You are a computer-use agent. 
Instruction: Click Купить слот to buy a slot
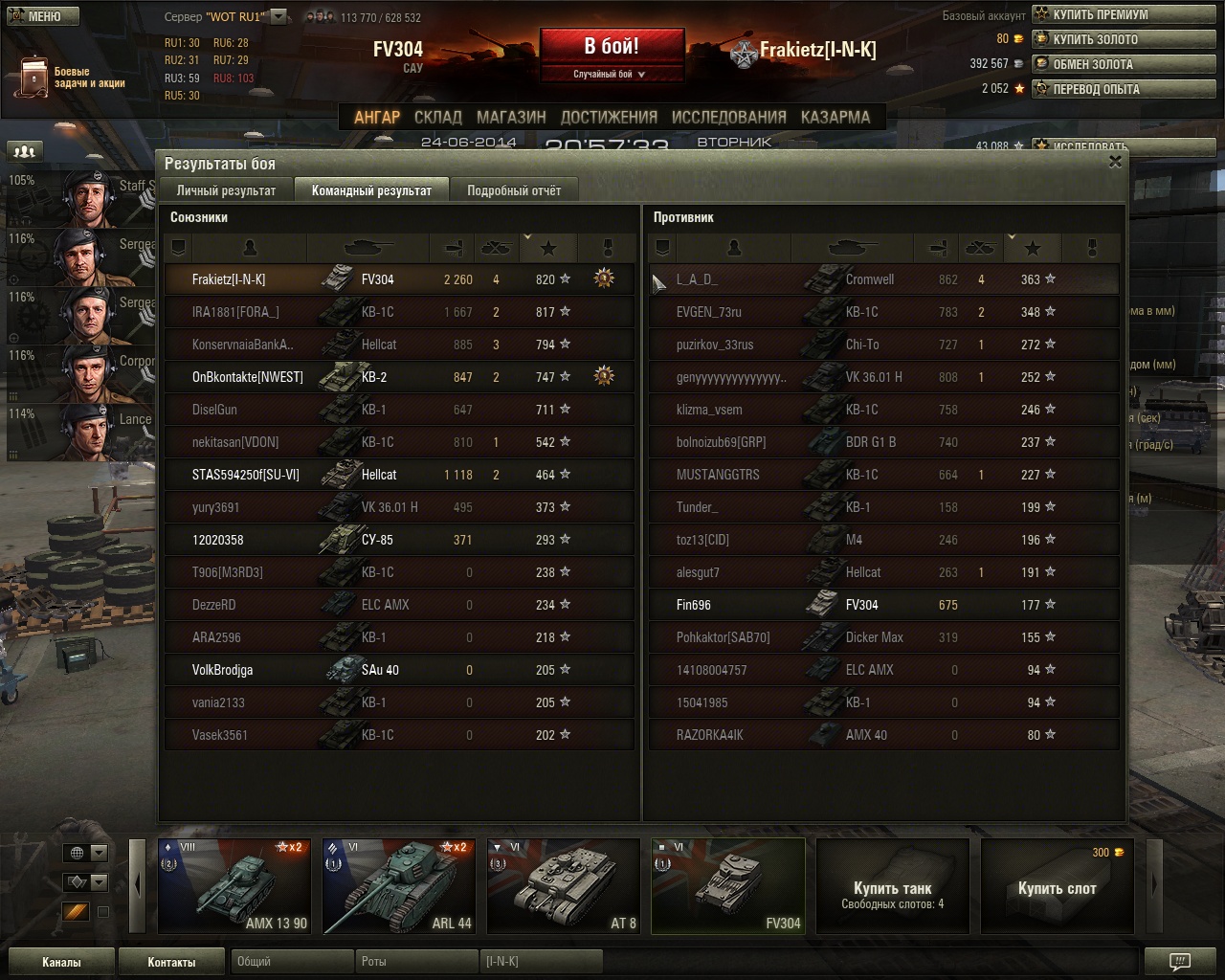click(x=1058, y=888)
